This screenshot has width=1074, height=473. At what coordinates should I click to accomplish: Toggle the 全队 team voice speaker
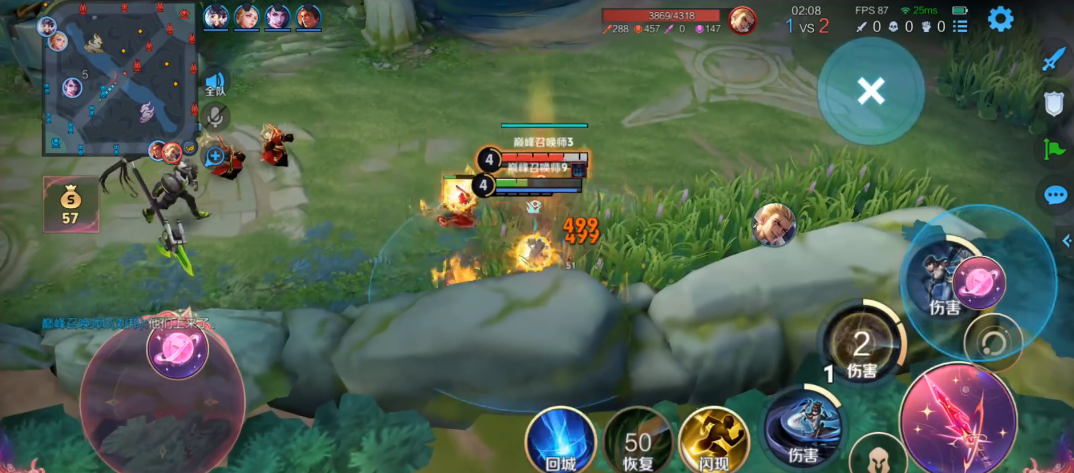tap(215, 84)
